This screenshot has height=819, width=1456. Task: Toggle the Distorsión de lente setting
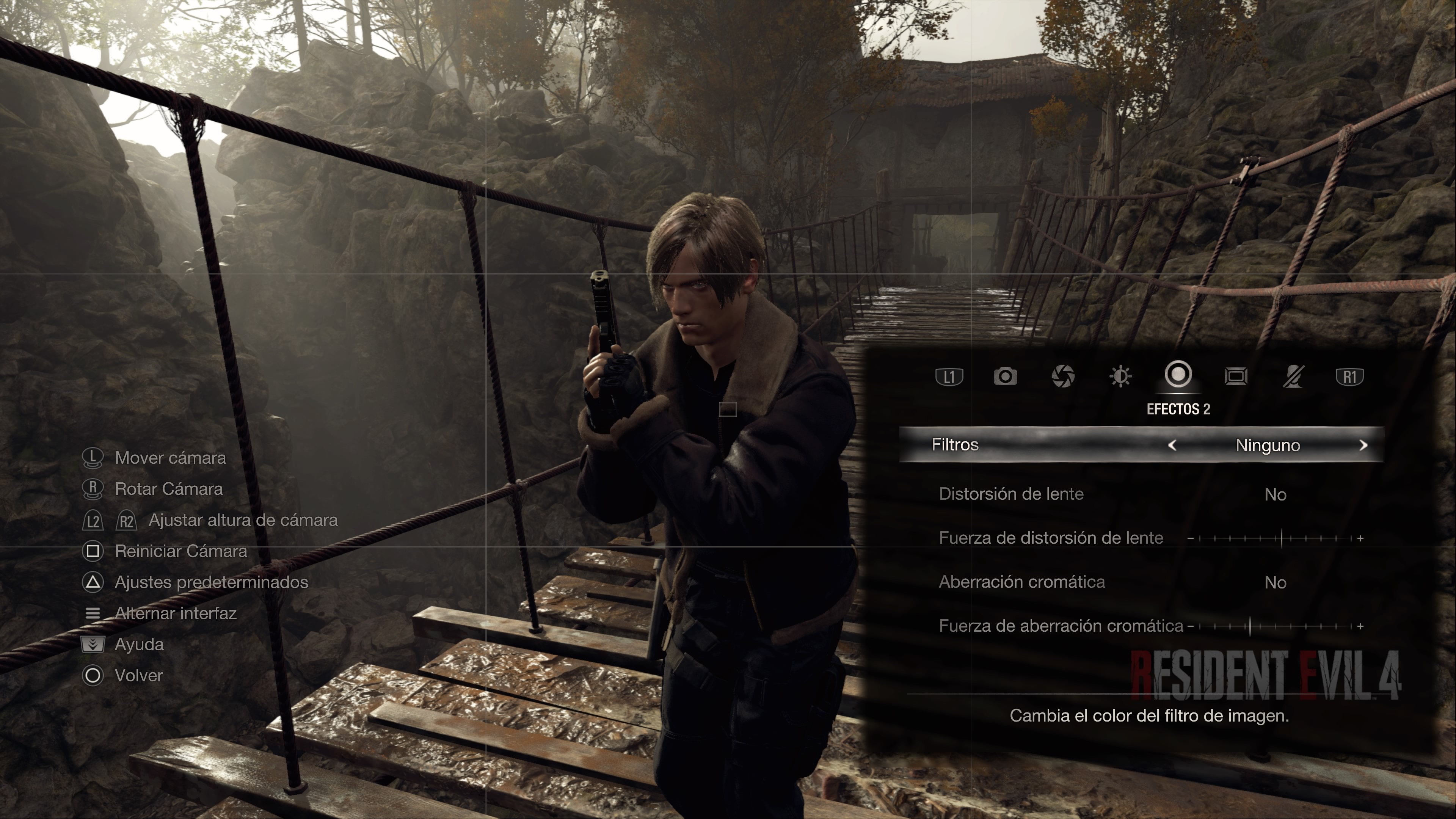[1275, 494]
